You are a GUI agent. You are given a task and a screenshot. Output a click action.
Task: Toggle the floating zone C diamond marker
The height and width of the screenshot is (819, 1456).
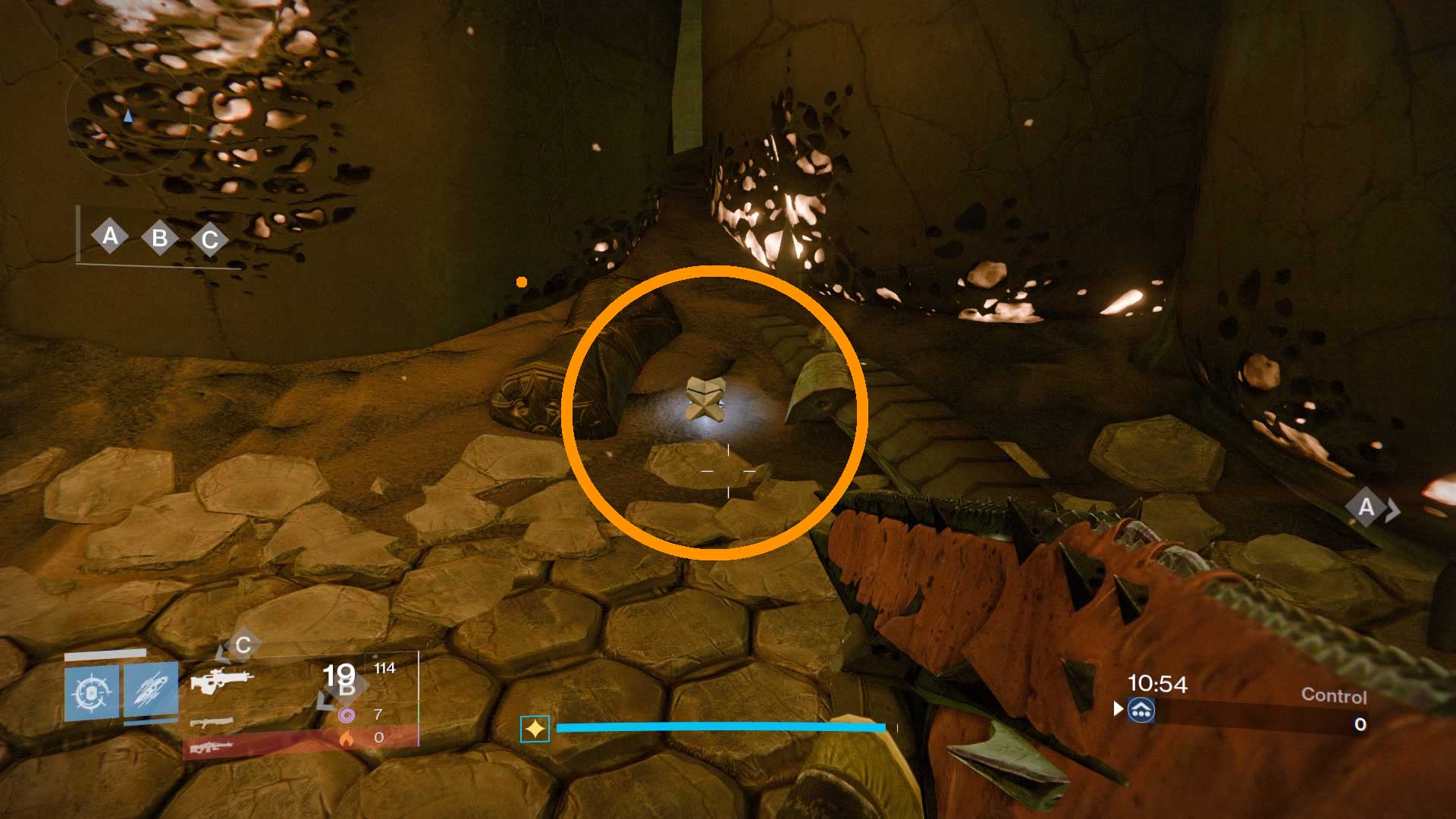click(x=243, y=645)
